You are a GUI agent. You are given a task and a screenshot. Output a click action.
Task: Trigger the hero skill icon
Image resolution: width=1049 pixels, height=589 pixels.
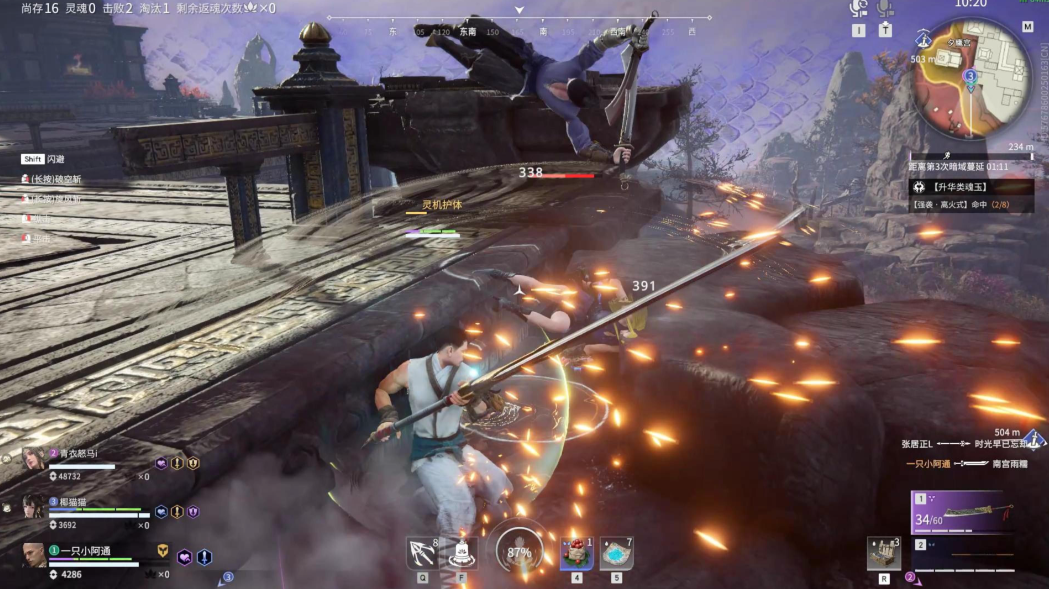(x=462, y=552)
